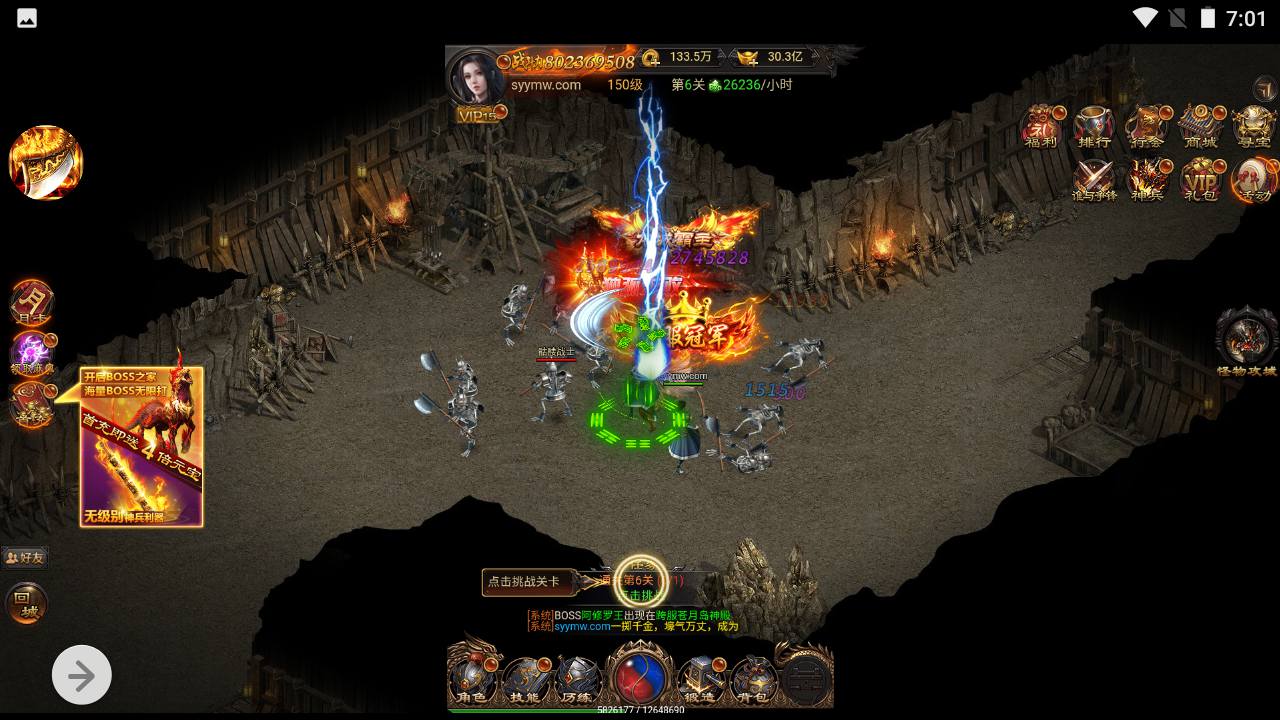Open the 行会 guild menu
1280x720 pixels.
pos(1146,127)
